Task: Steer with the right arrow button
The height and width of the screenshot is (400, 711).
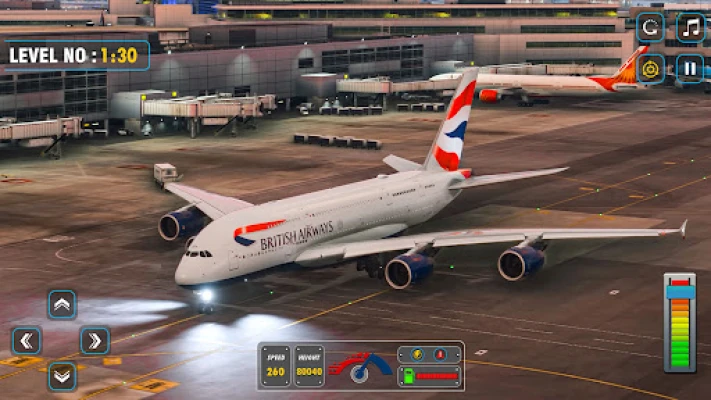Action: pyautogui.click(x=95, y=341)
